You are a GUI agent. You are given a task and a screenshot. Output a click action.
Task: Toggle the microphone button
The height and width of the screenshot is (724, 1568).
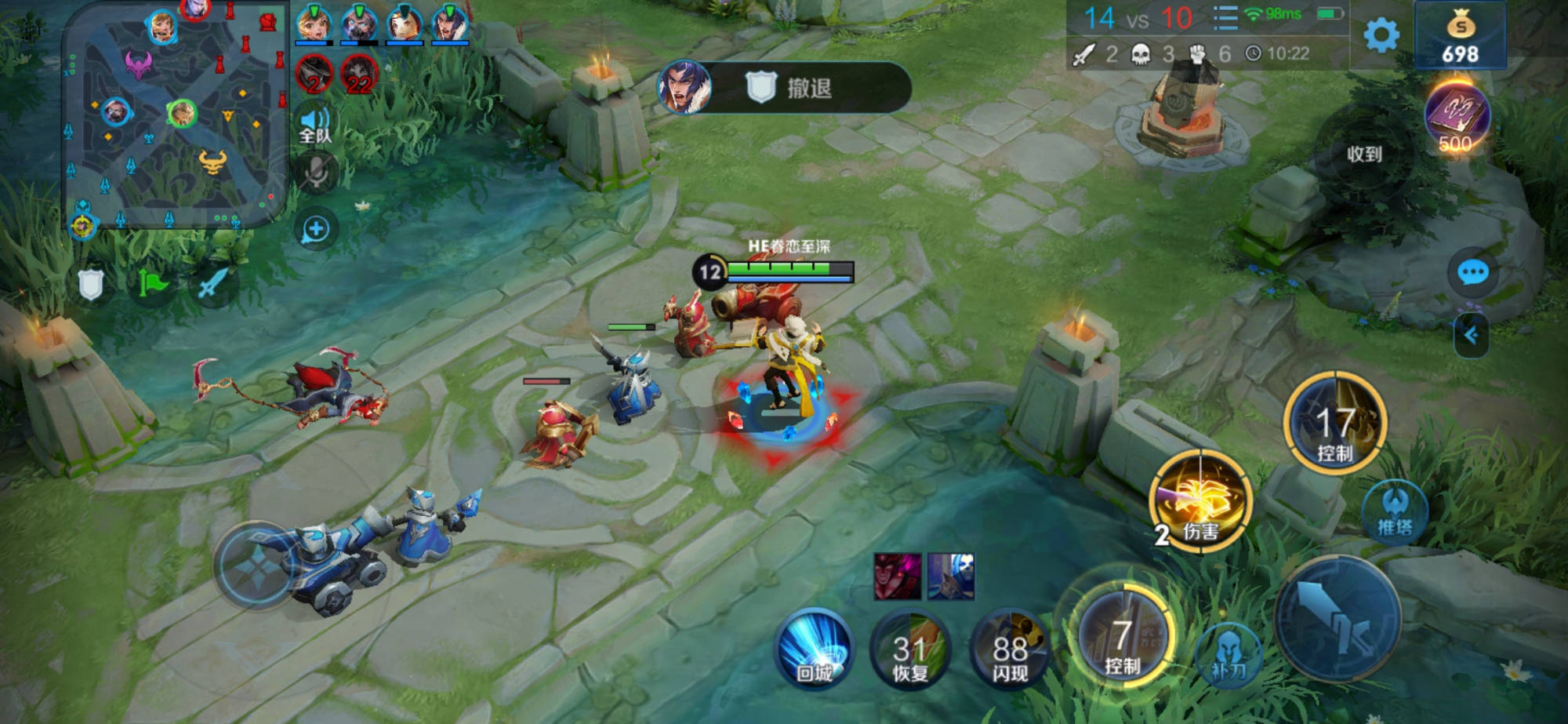(x=316, y=173)
